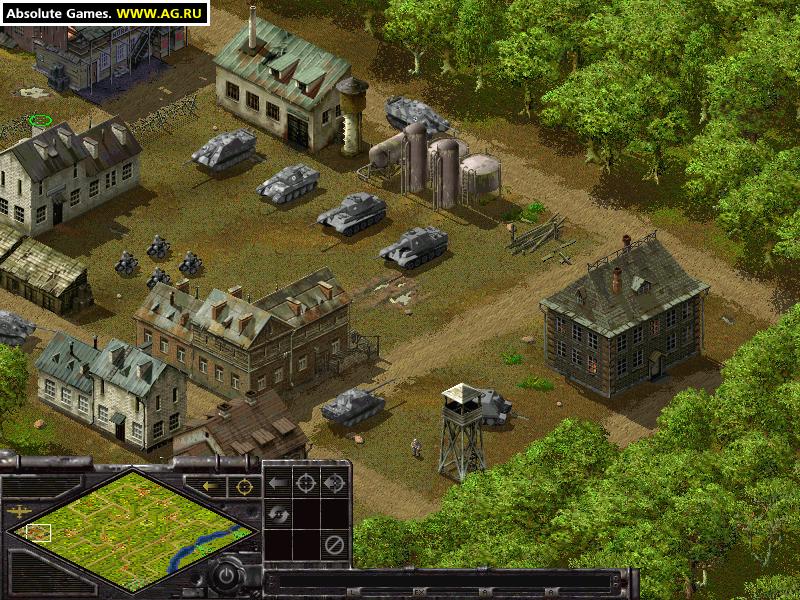Select the green-circled unit marker
This screenshot has width=800, height=600.
pos(40,122)
